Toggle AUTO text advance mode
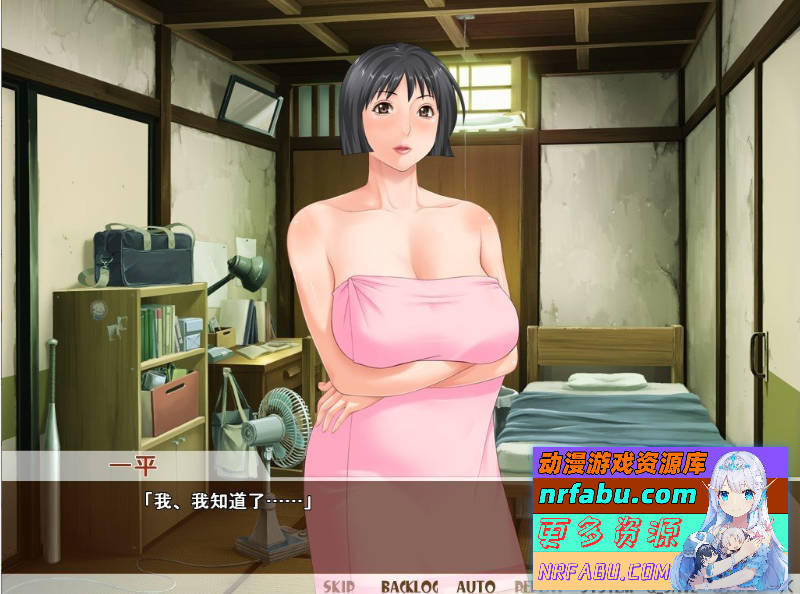This screenshot has height=594, width=800. (x=476, y=586)
